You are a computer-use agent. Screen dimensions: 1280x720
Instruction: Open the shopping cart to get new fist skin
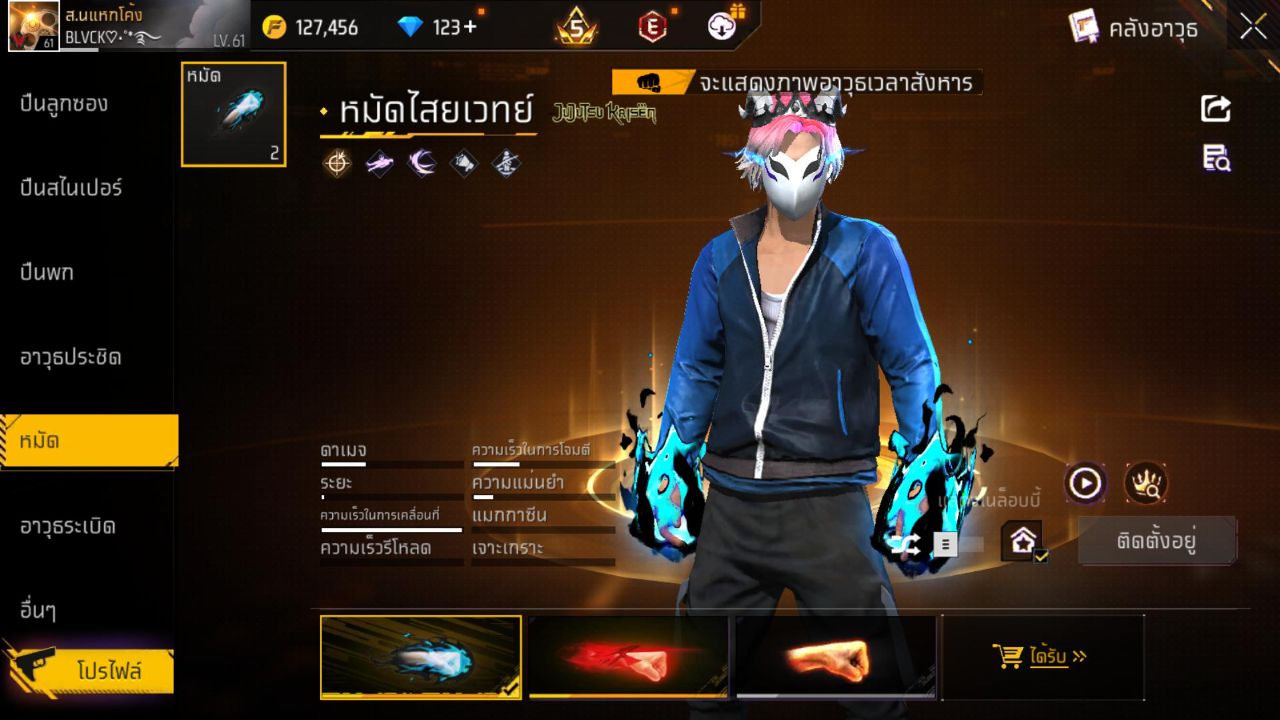pos(1006,655)
